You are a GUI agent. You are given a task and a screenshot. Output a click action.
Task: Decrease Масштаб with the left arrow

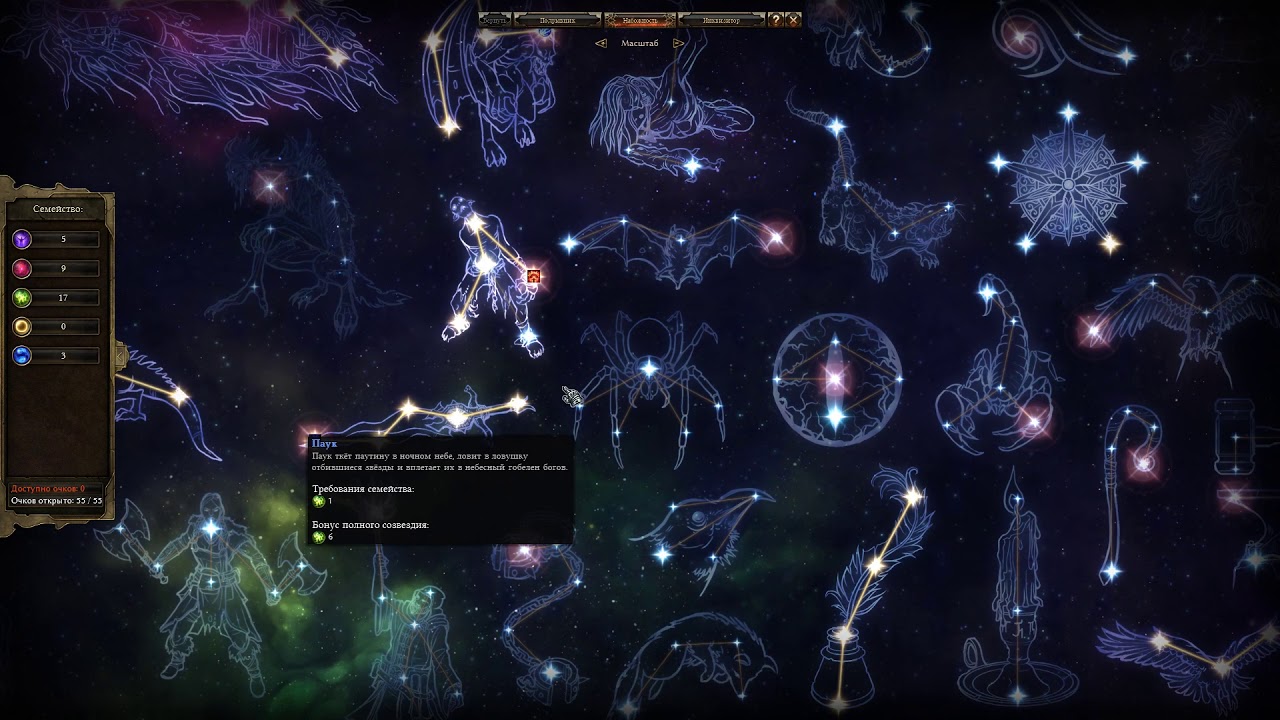tap(601, 43)
